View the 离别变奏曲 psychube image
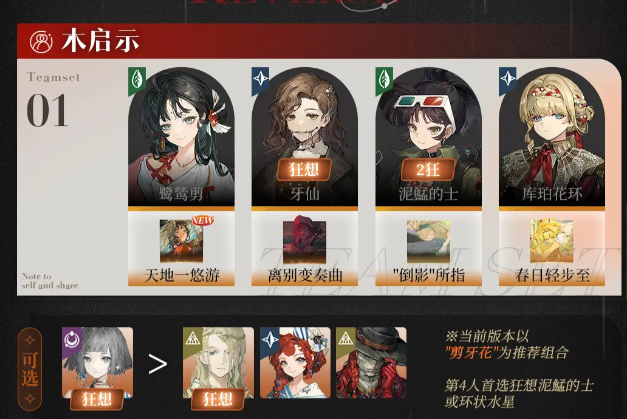Screen dimensions: 627x419 click(304, 241)
